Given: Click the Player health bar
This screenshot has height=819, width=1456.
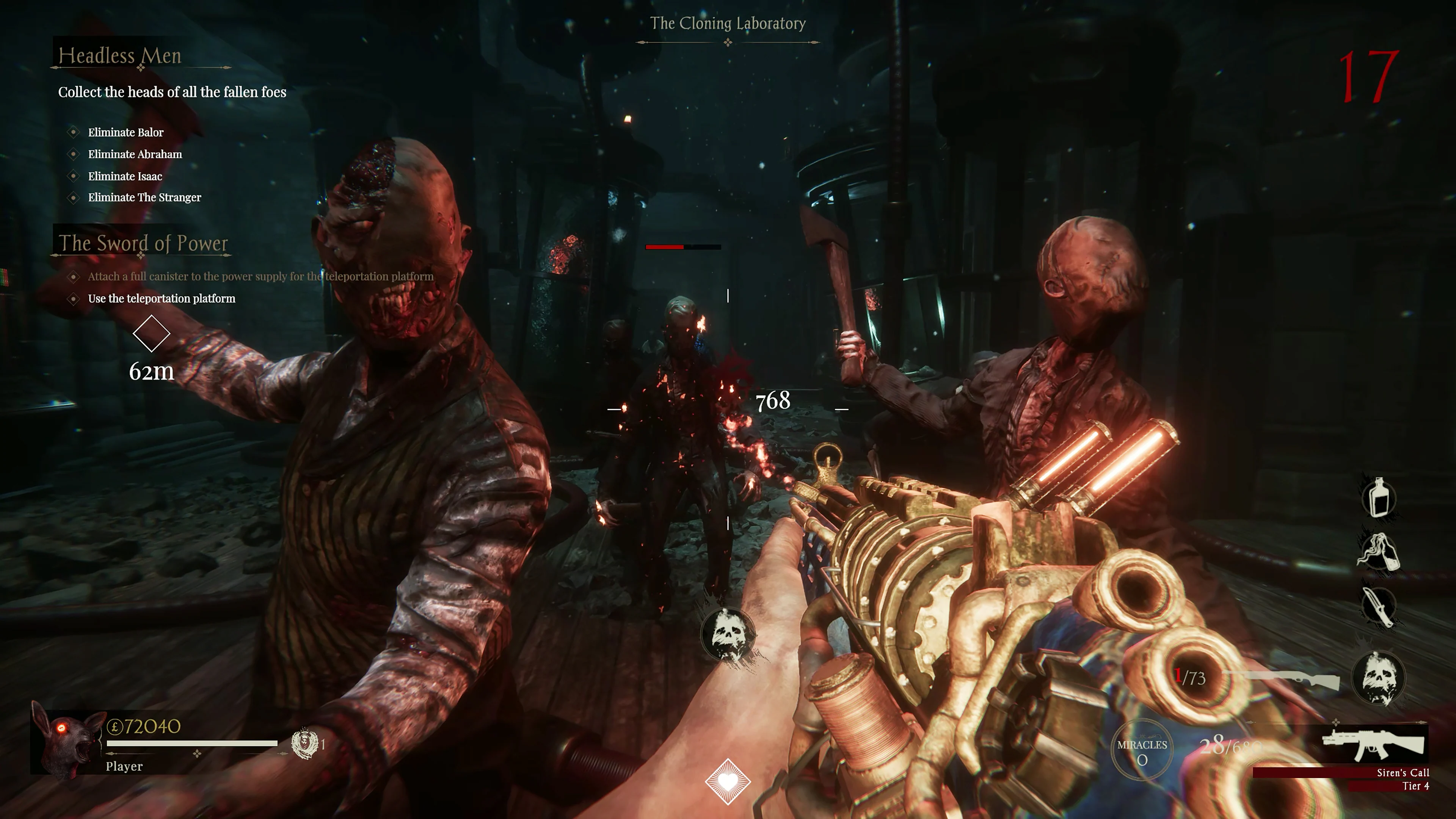Looking at the screenshot, I should pos(192,744).
